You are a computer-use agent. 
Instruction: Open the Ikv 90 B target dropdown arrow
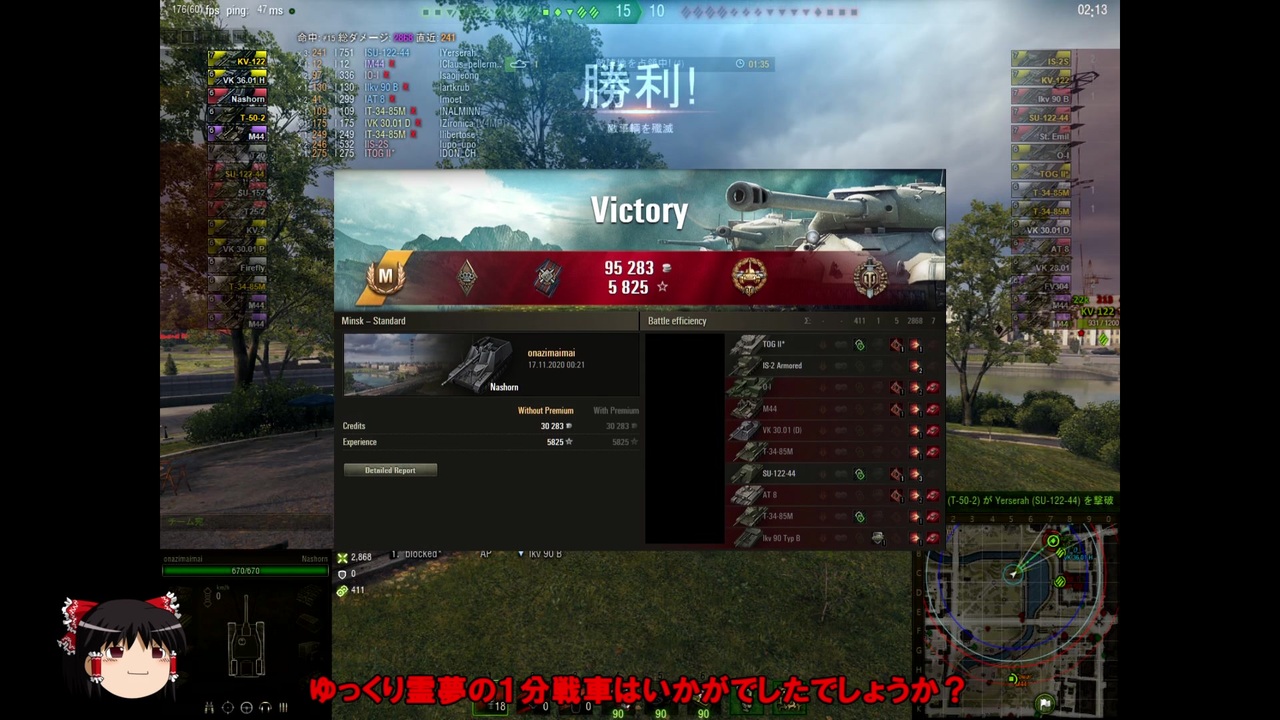point(521,554)
